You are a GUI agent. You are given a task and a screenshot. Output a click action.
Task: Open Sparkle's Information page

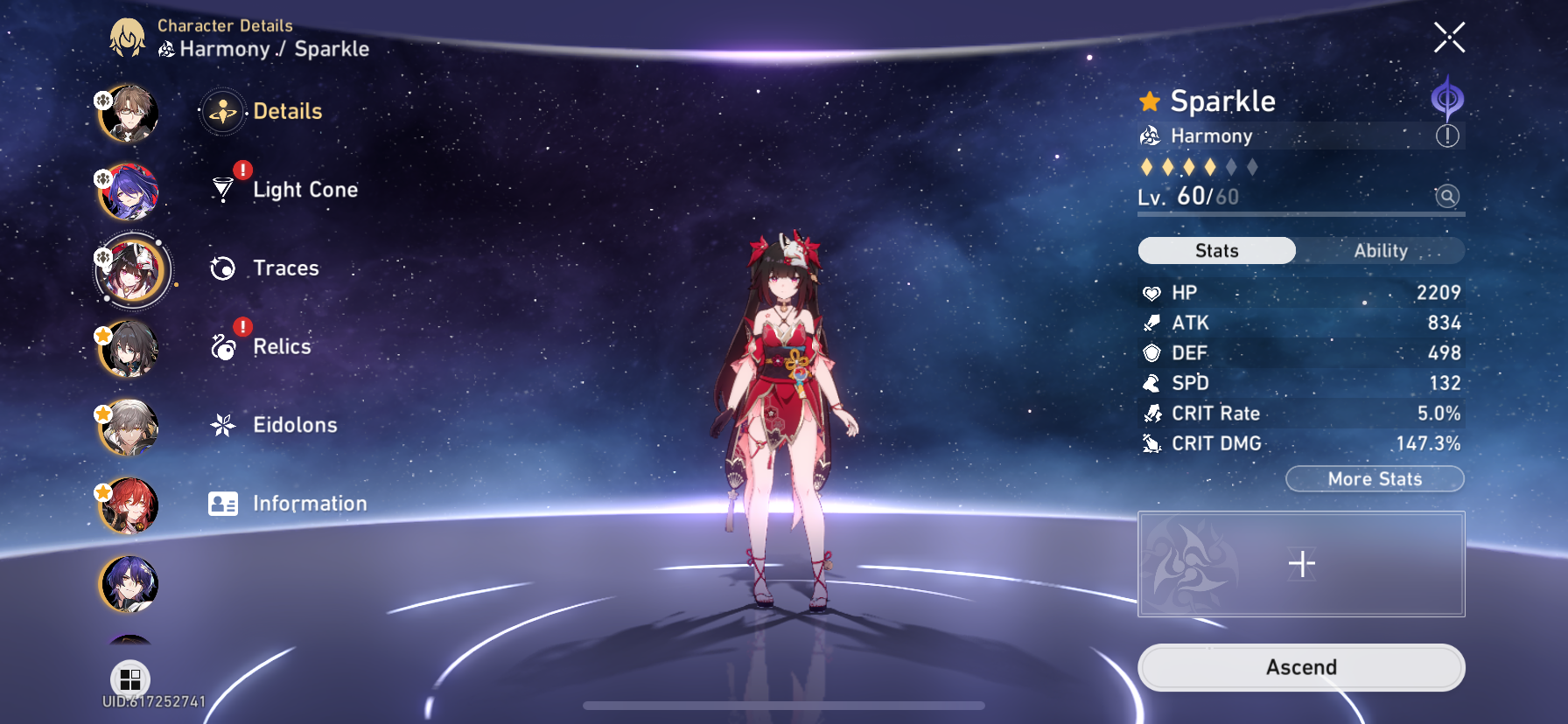tap(224, 503)
